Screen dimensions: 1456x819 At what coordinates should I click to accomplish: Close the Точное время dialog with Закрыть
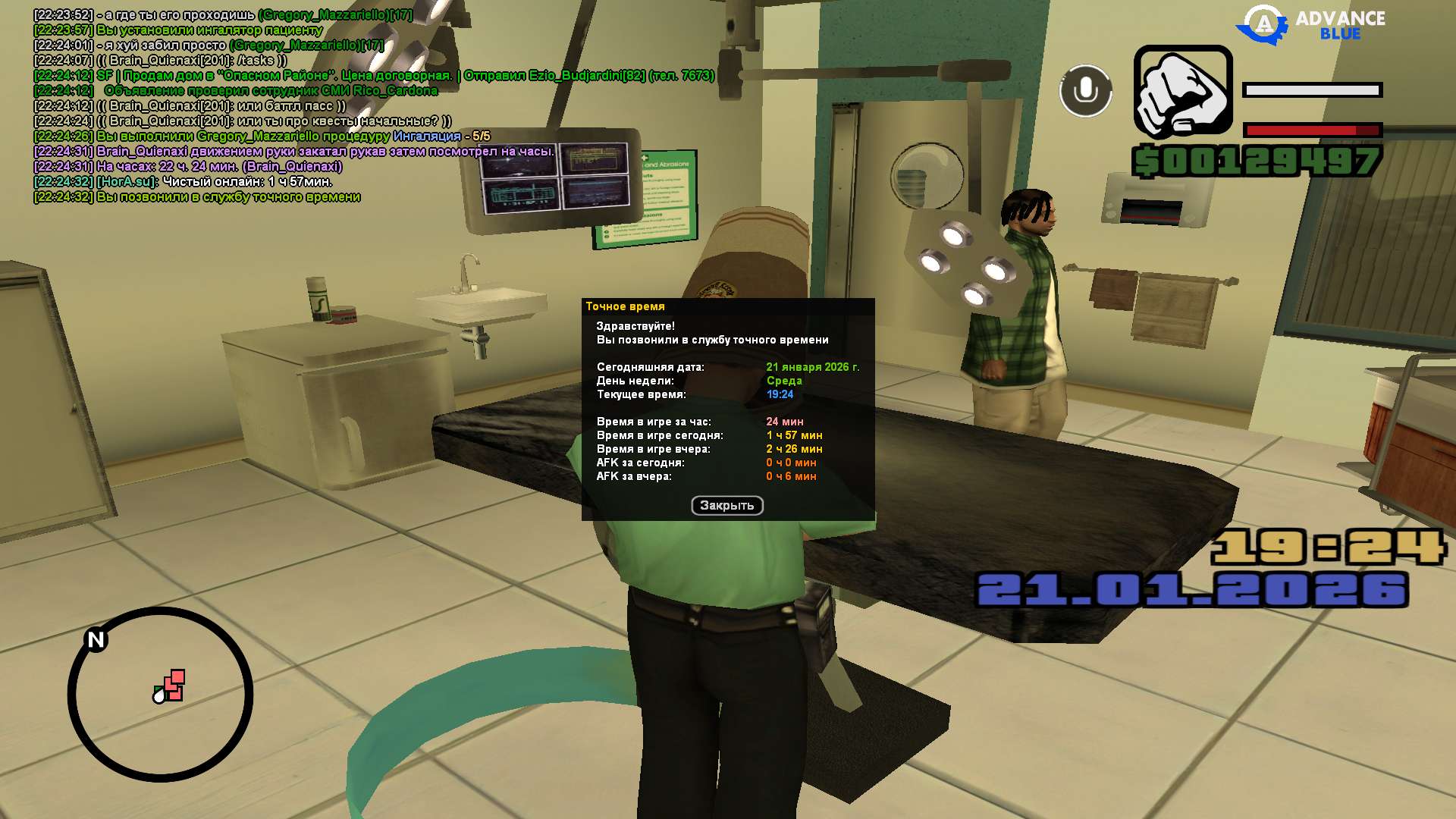coord(726,506)
